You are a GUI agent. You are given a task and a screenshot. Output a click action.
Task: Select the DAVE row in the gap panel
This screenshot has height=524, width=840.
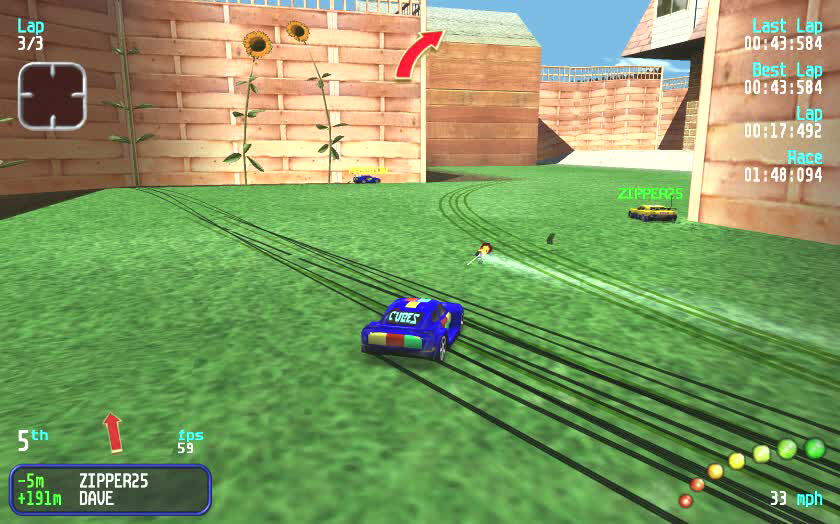[110, 498]
